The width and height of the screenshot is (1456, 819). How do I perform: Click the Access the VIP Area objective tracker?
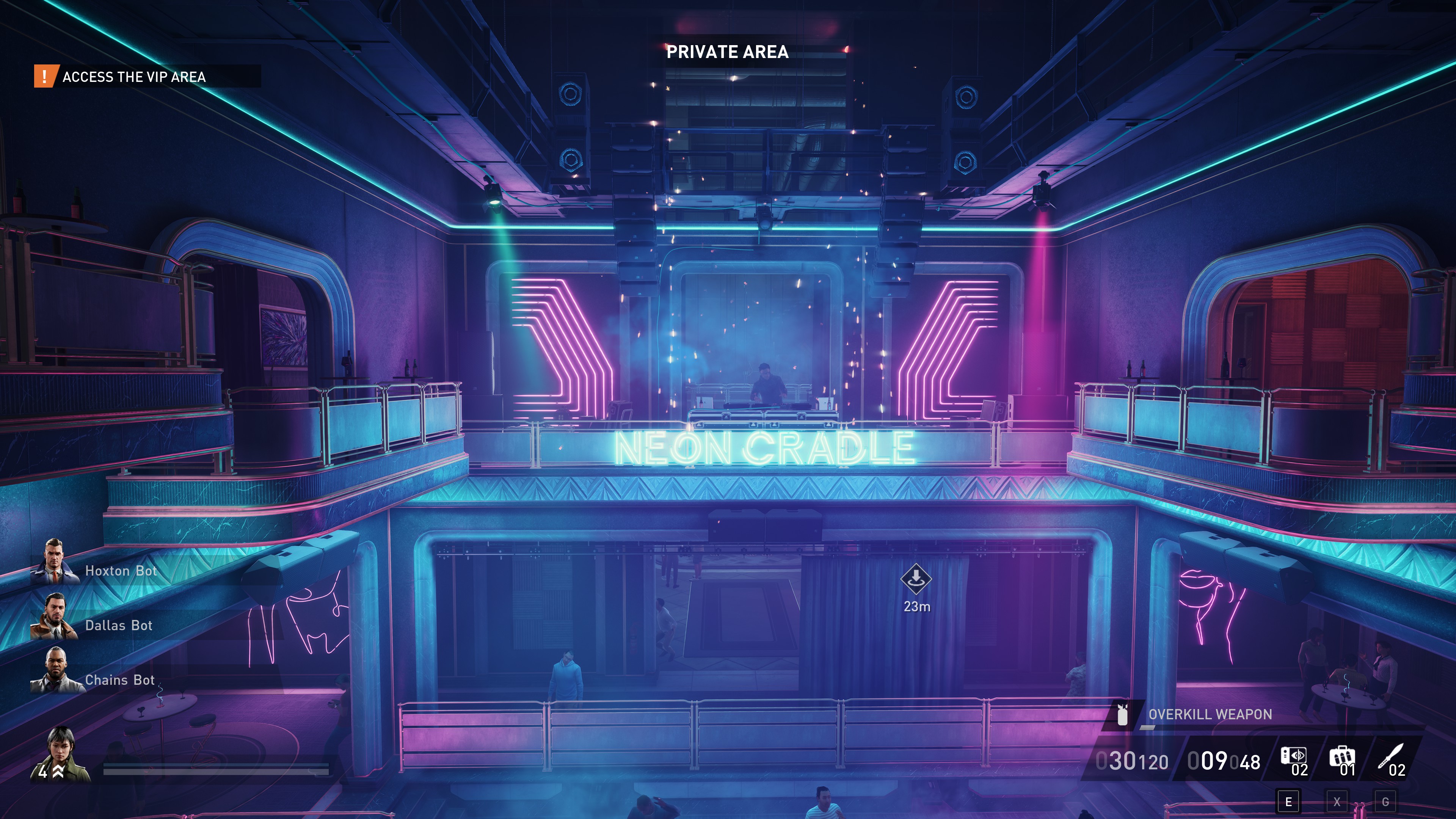[133, 76]
